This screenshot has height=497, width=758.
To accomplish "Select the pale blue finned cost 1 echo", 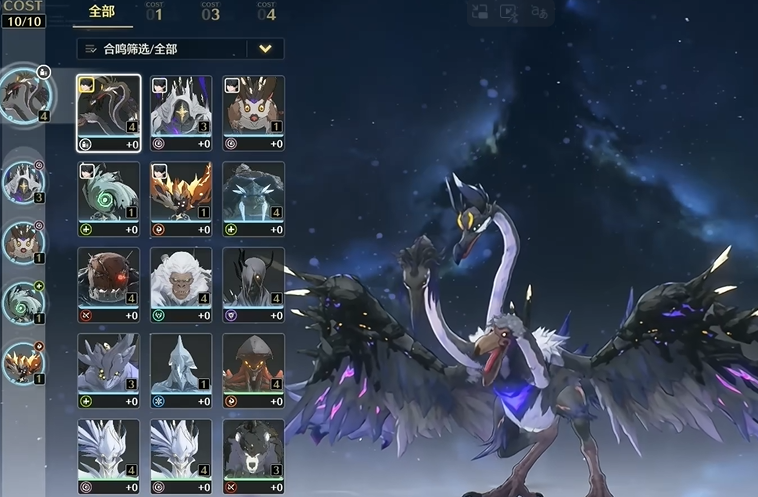I will [181, 365].
